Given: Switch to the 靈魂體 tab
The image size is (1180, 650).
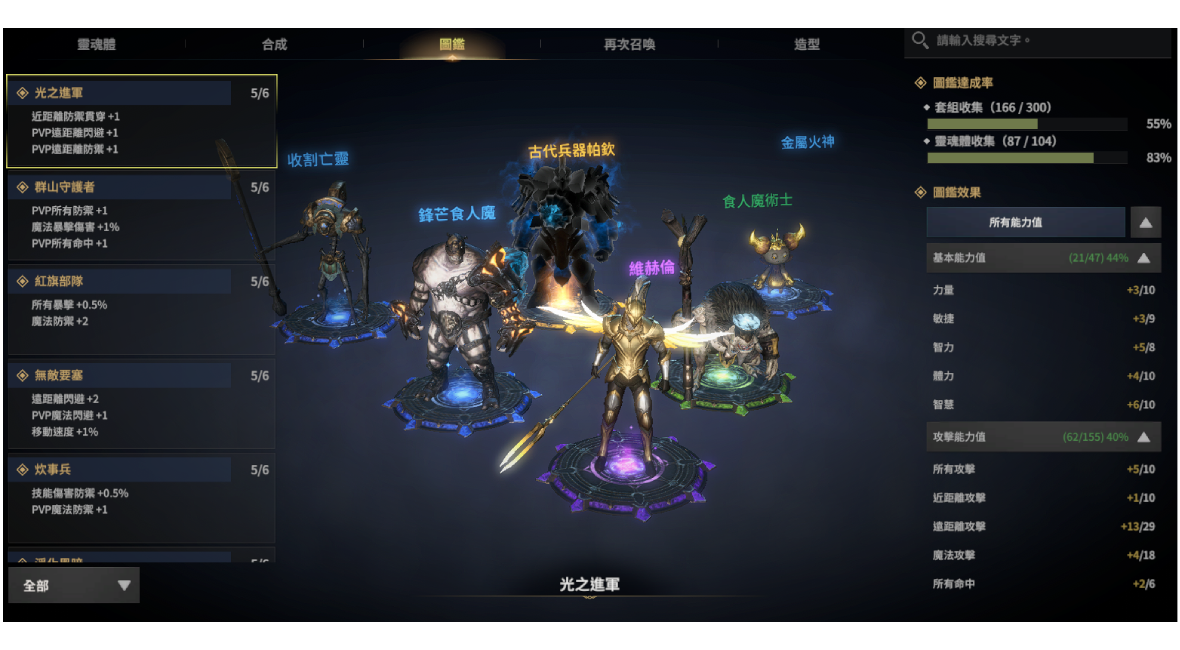Looking at the screenshot, I should (x=96, y=44).
